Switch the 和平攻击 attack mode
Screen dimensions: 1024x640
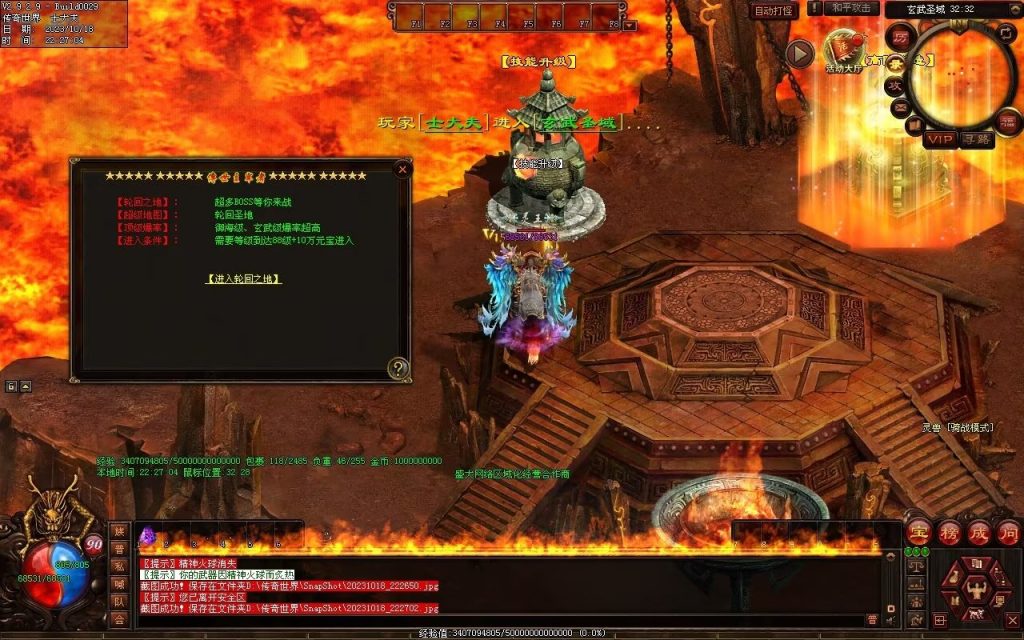[853, 9]
